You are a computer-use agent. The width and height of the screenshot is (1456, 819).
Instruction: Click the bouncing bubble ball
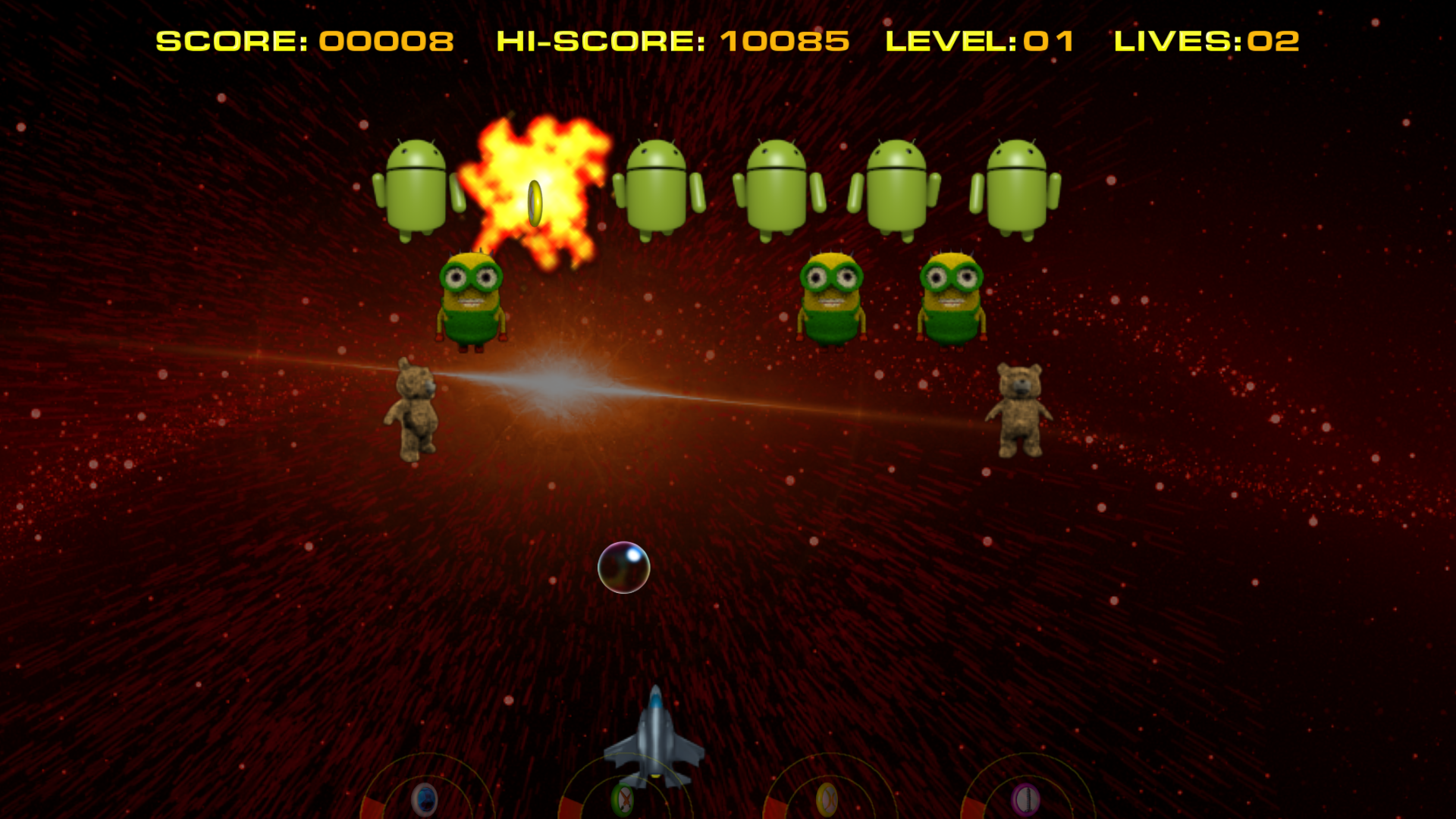[623, 569]
